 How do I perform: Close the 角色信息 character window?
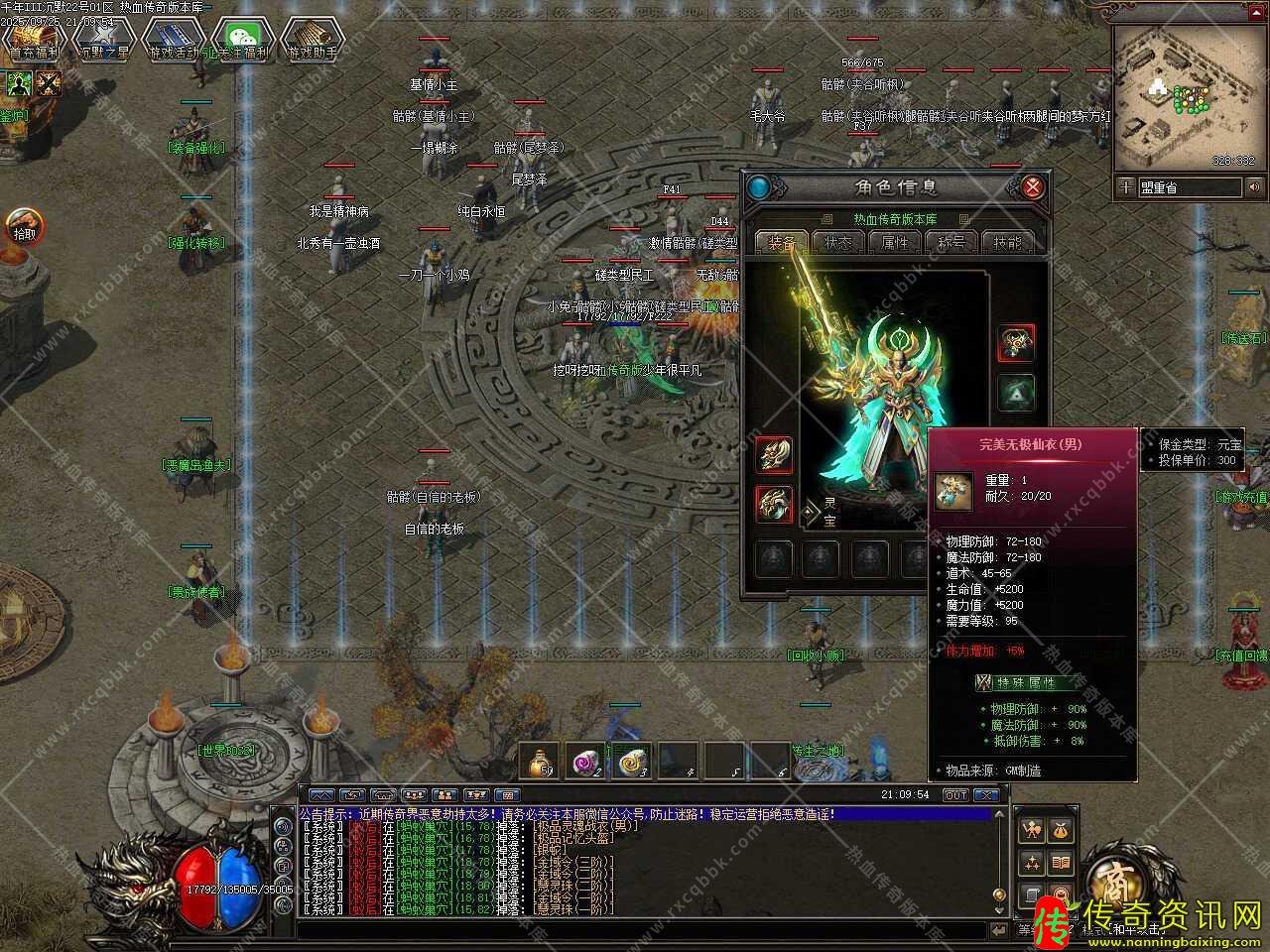tap(1033, 187)
